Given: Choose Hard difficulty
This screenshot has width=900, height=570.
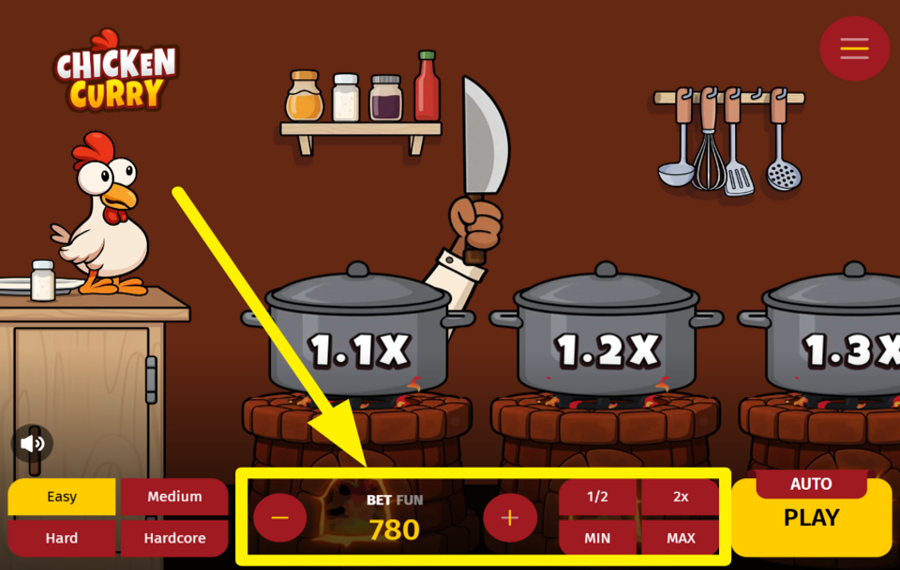Looking at the screenshot, I should tap(61, 538).
